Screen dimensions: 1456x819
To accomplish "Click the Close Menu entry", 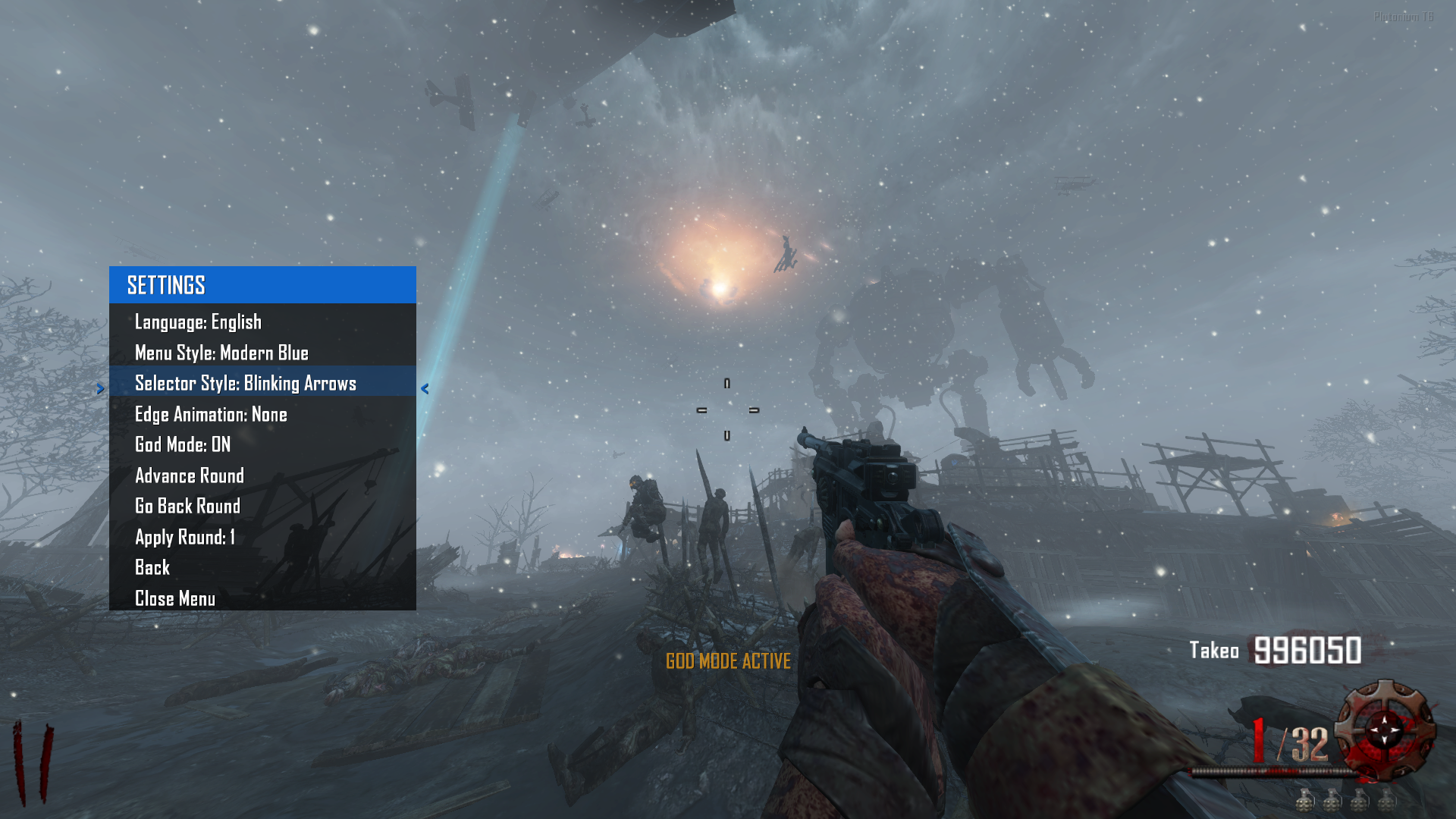I will point(175,599).
